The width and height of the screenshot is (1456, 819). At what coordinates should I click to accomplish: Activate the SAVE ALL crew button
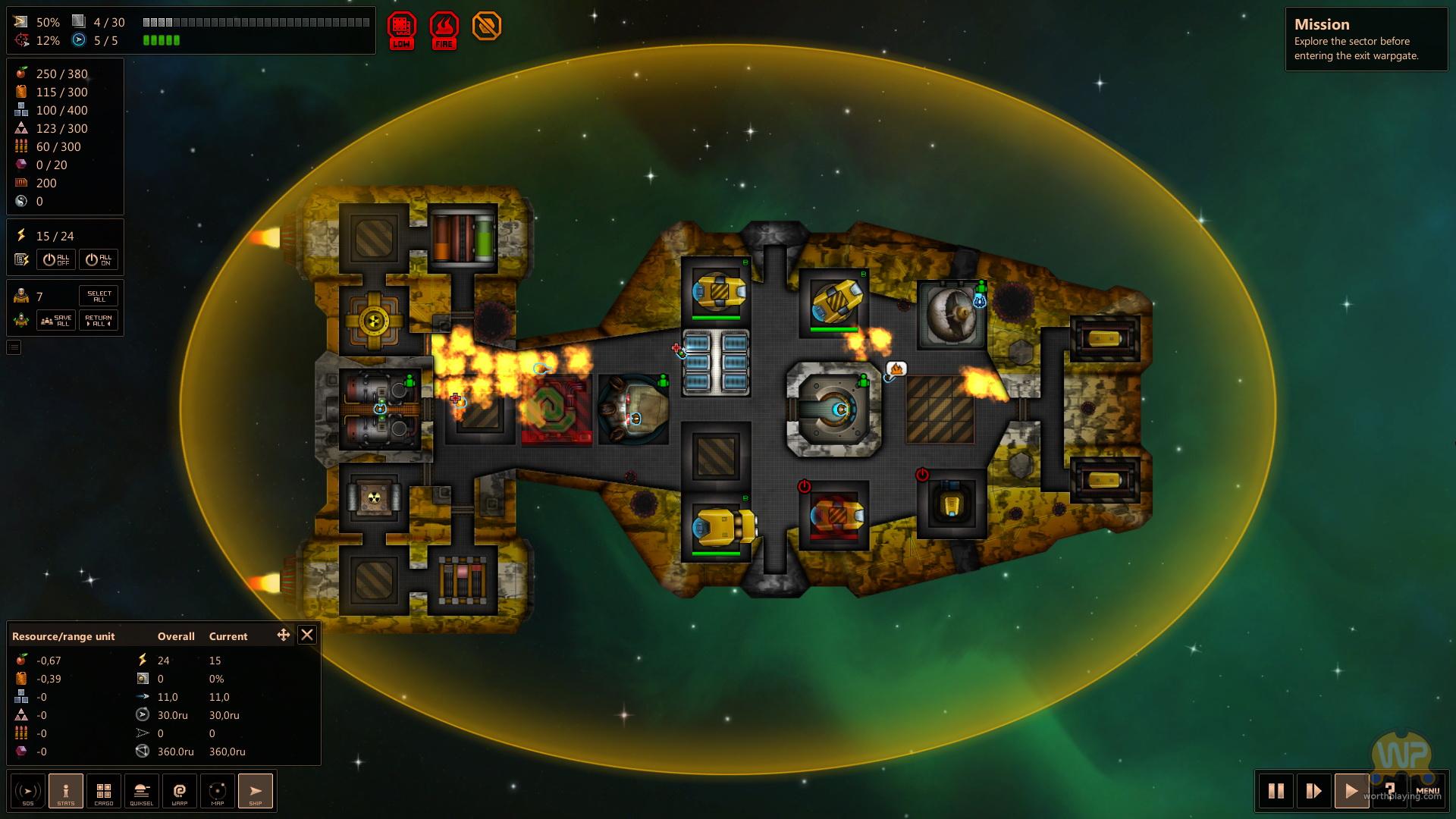pyautogui.click(x=56, y=320)
